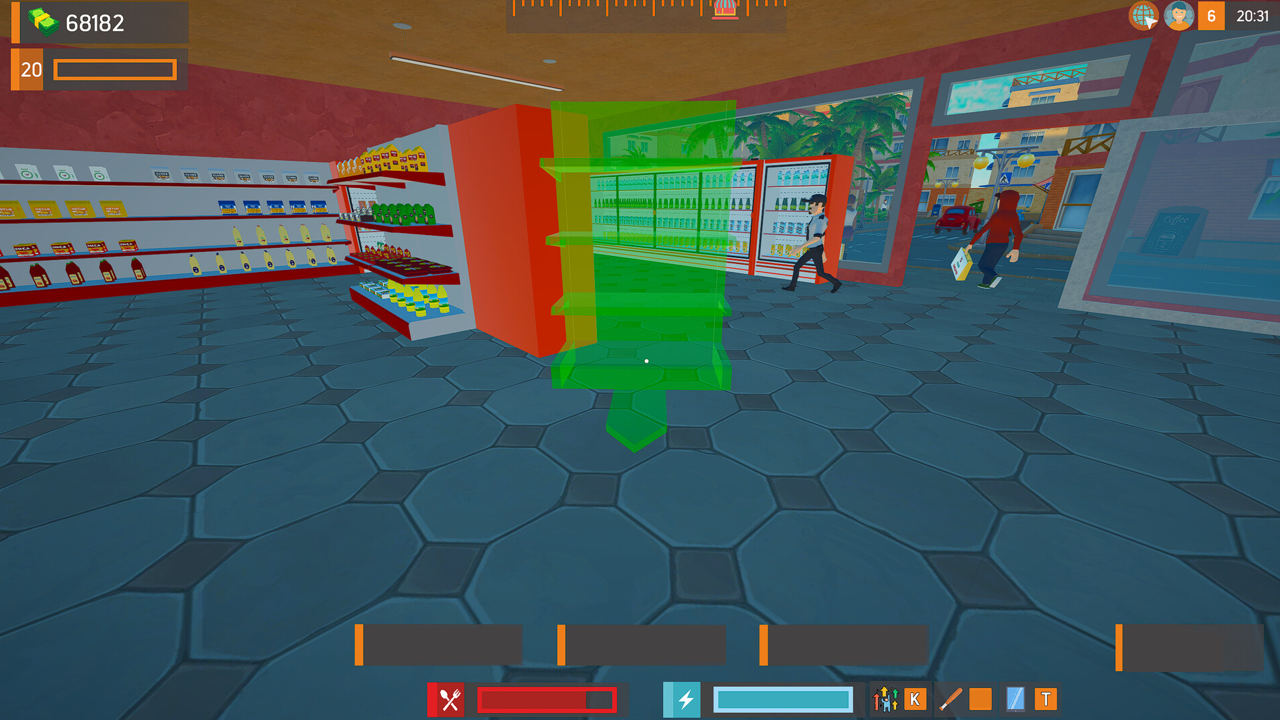
Task: Click the lightning energy icon
Action: [x=682, y=699]
